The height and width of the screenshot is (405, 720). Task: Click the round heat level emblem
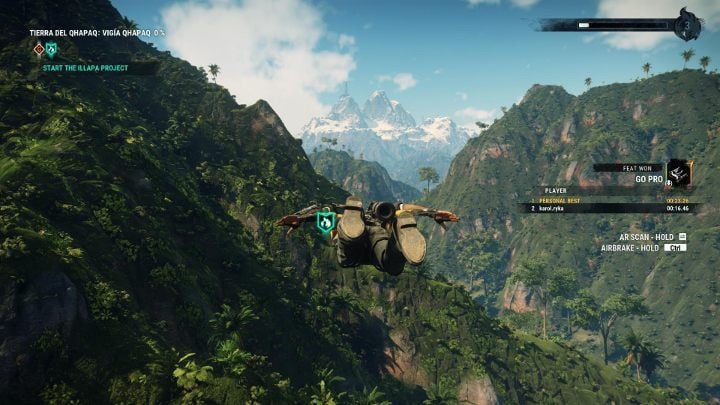click(687, 25)
